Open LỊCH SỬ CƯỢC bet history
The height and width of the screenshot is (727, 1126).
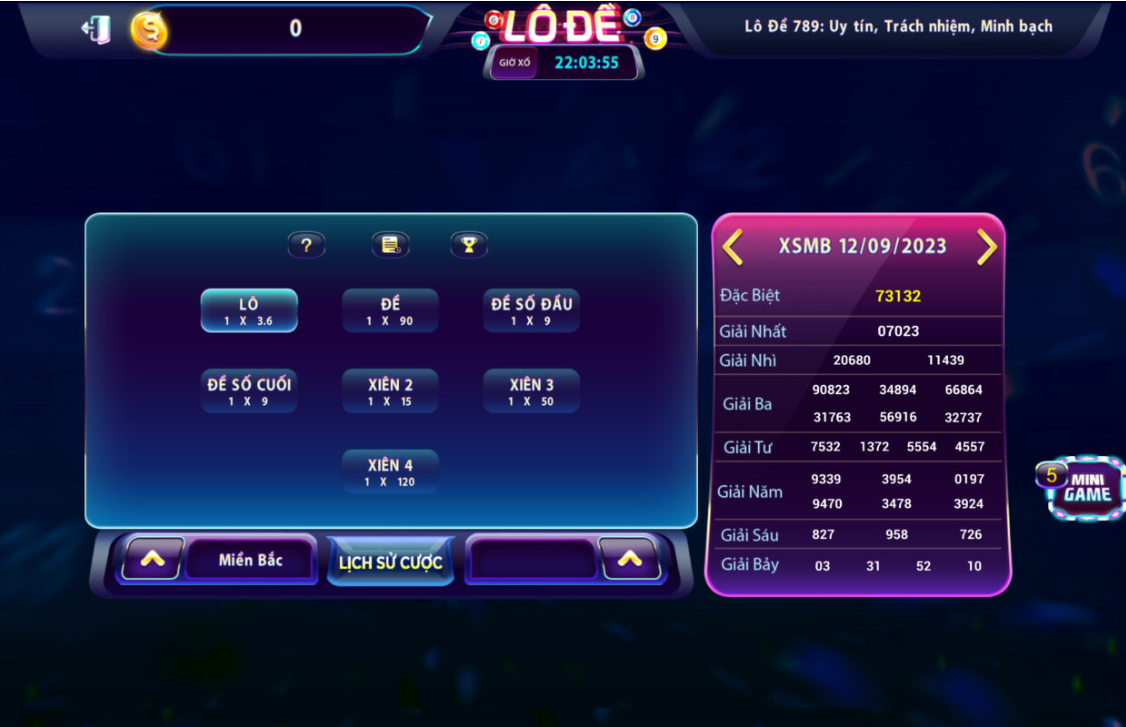point(390,562)
